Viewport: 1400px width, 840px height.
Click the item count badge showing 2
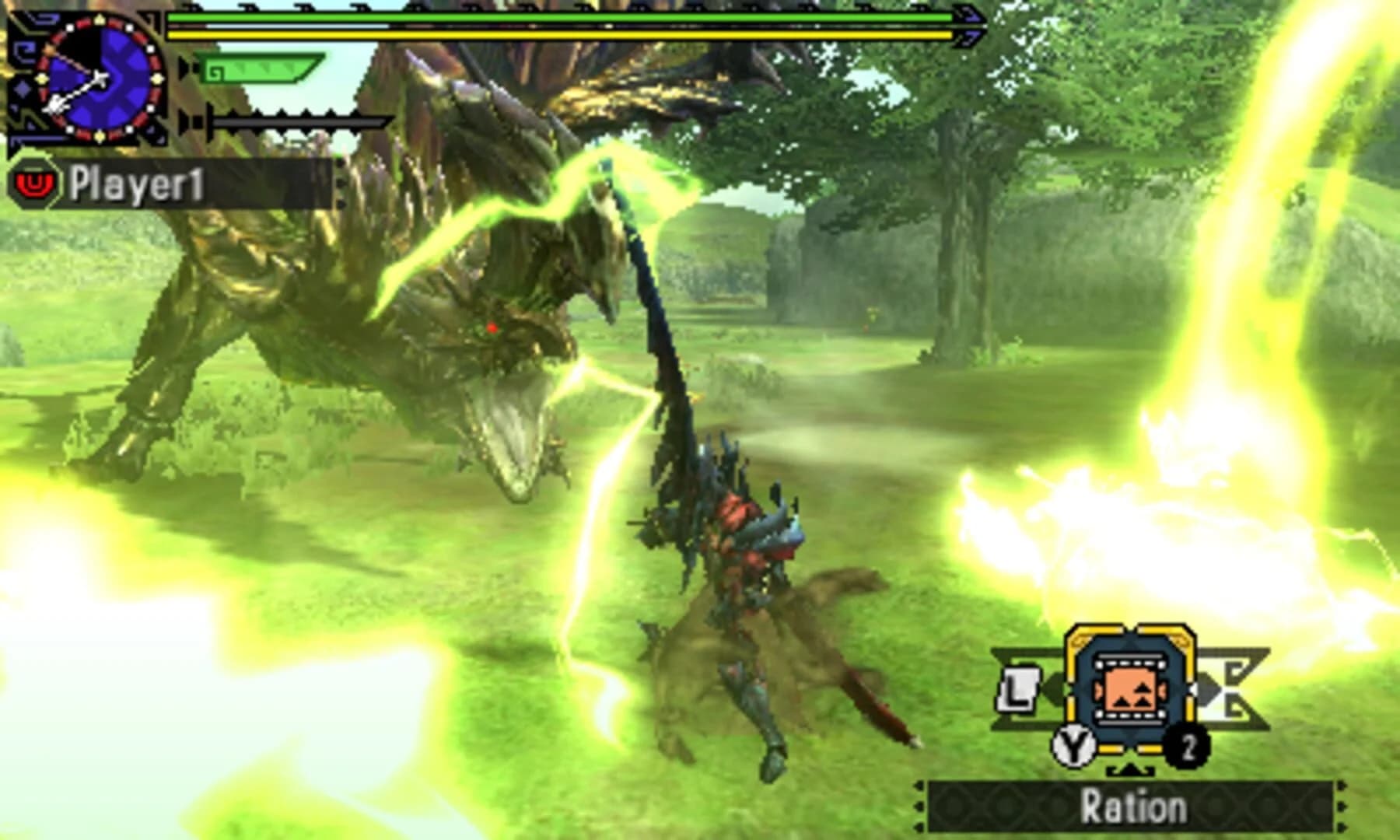1188,747
